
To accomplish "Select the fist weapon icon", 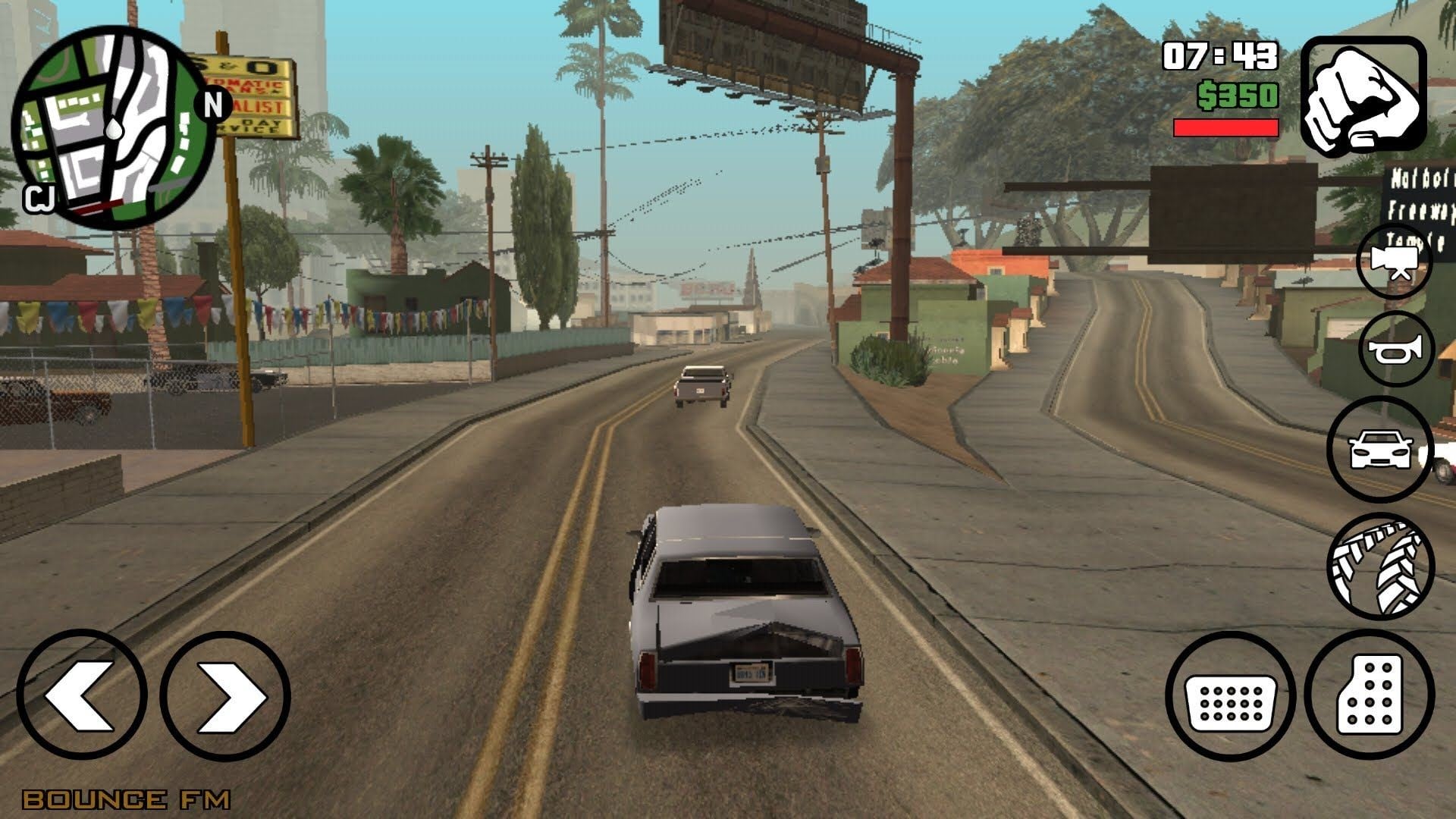I will 1363,93.
